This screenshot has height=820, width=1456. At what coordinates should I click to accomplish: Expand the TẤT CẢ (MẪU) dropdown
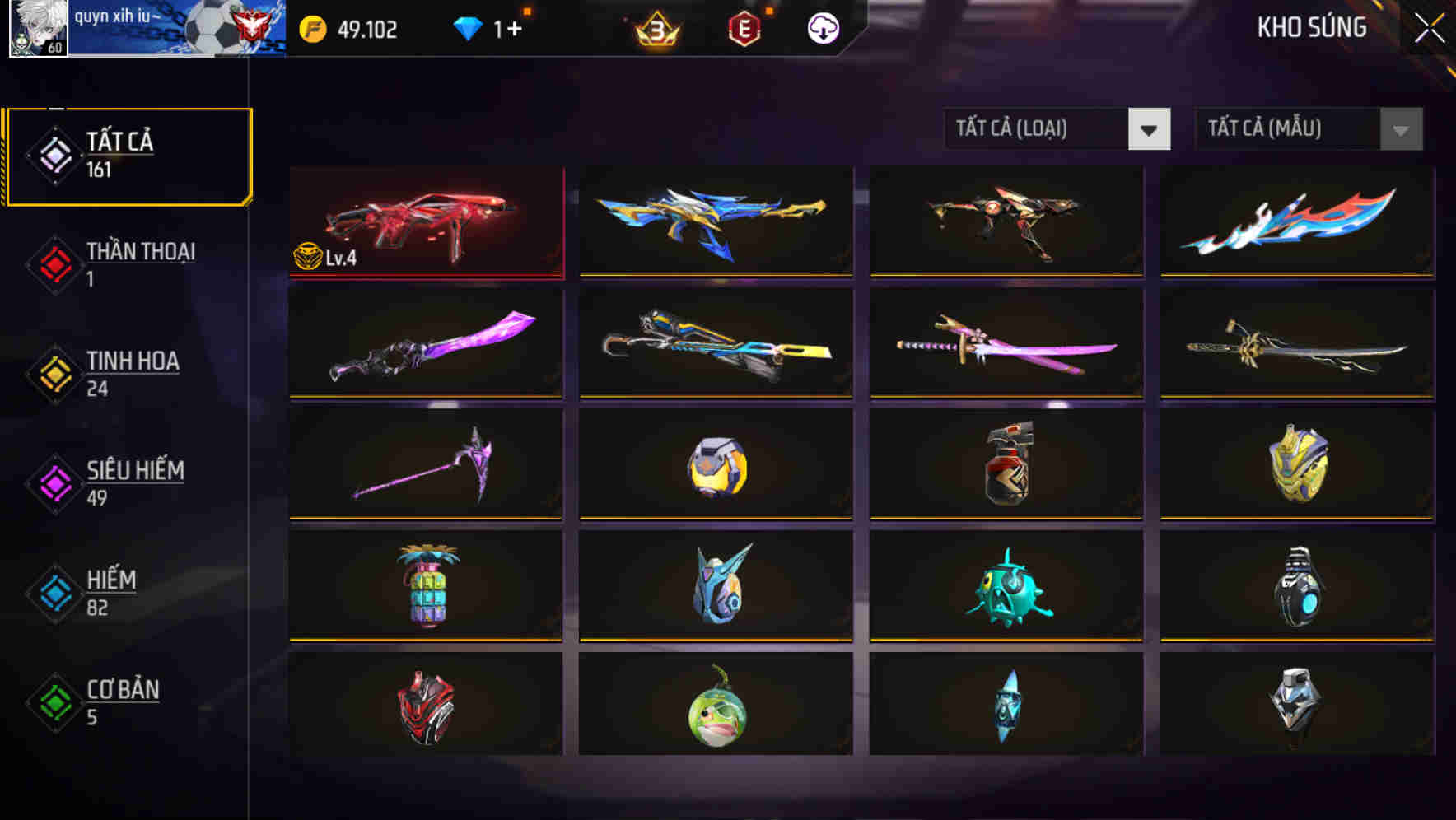(1281, 129)
